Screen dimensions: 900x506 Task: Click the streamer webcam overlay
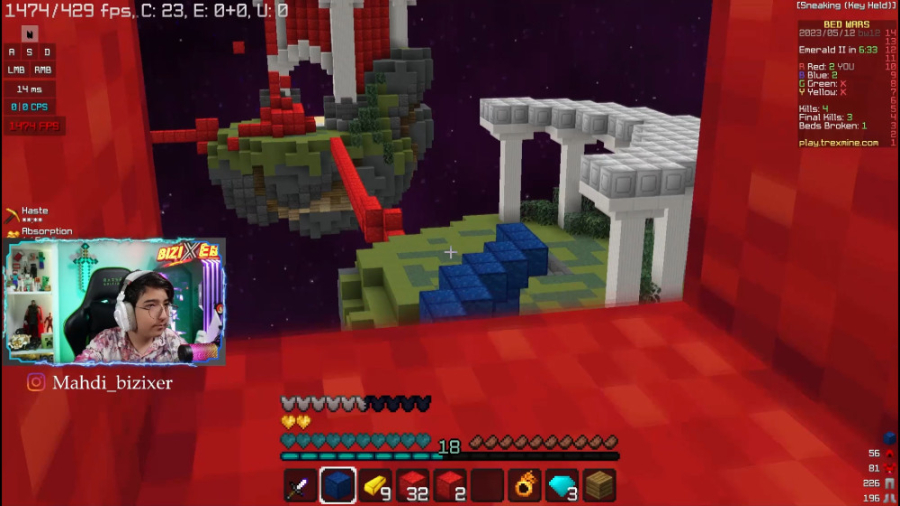115,302
